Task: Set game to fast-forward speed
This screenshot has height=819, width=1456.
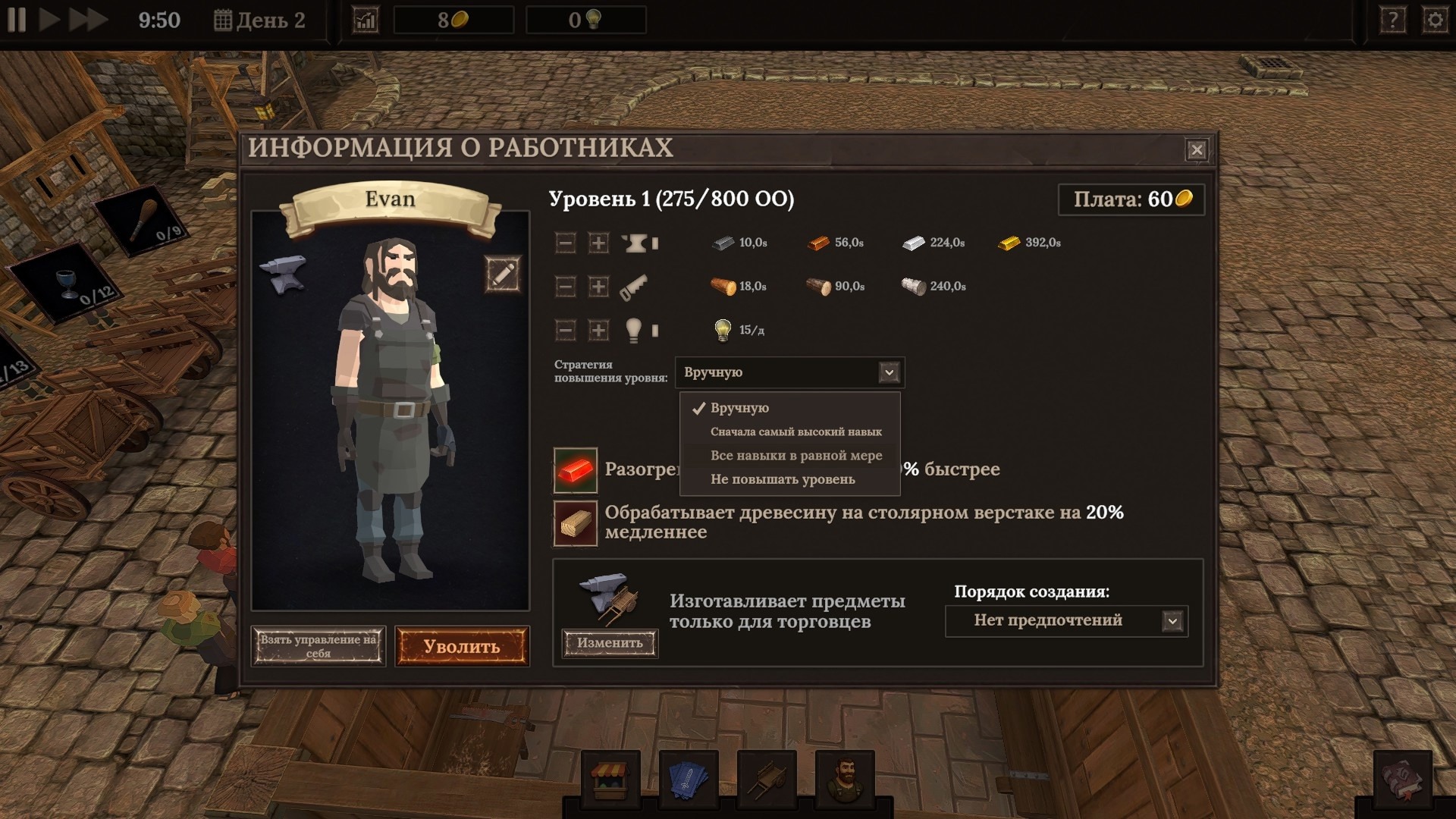Action: [88, 20]
